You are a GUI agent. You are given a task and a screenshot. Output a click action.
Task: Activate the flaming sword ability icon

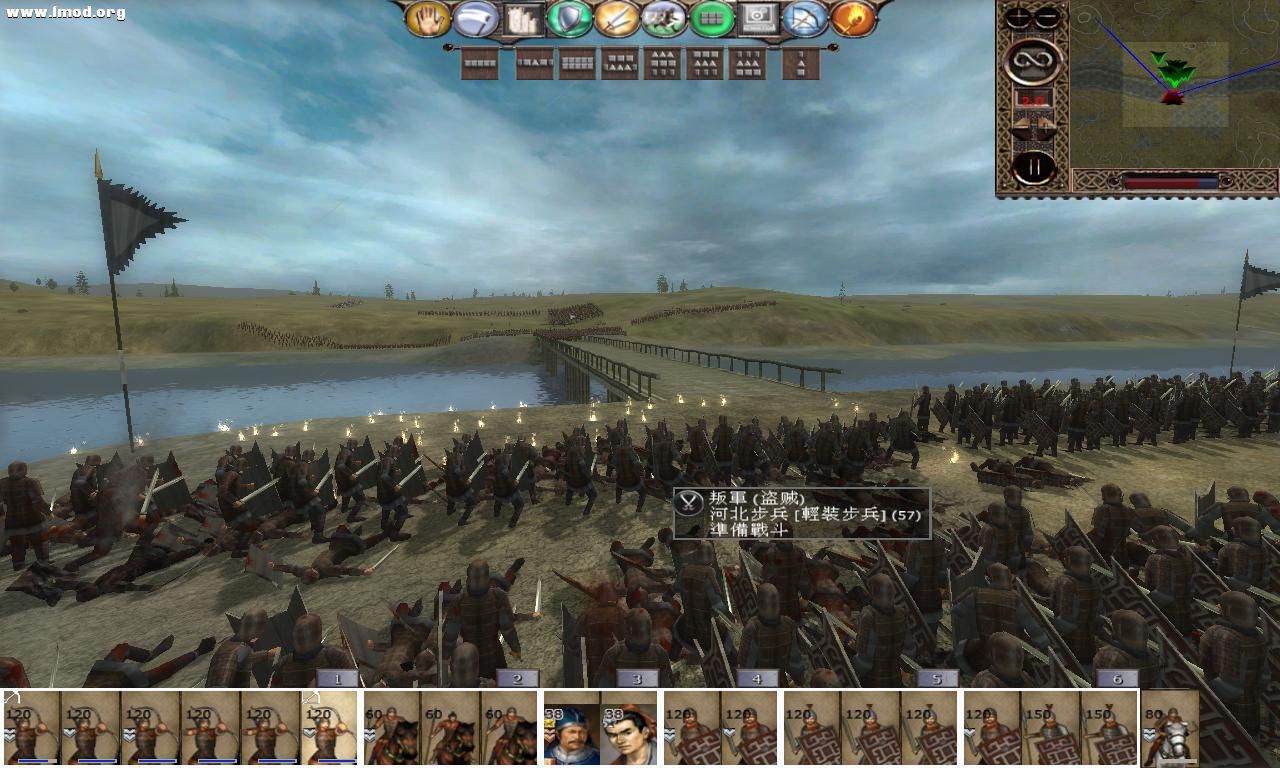point(854,20)
